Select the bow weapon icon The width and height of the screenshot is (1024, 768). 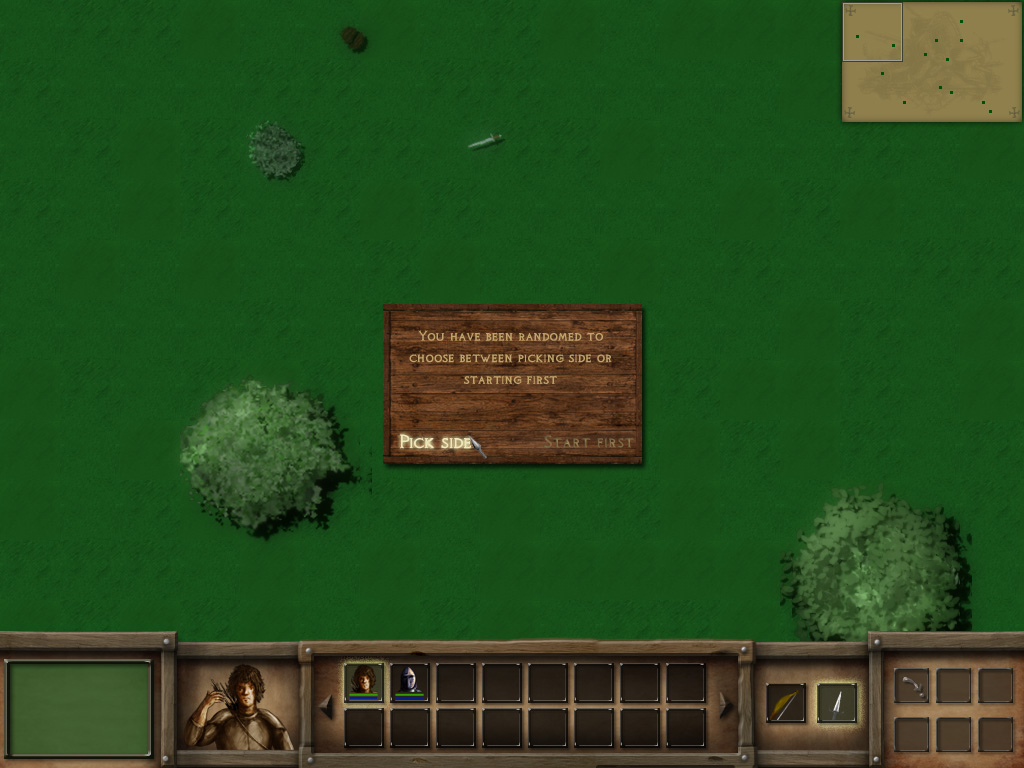click(x=786, y=702)
